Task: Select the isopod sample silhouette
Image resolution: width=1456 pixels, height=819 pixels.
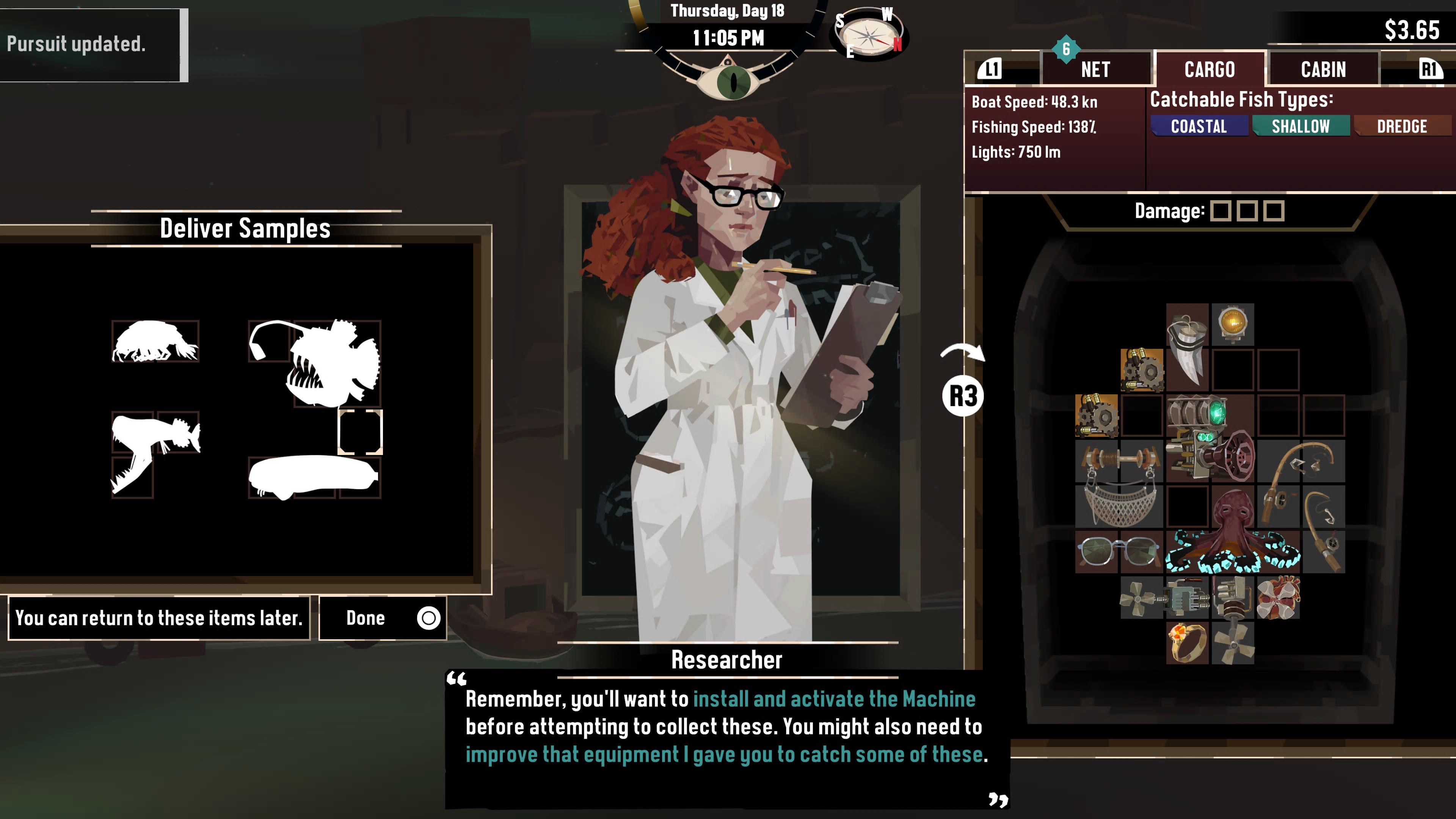Action: tap(155, 341)
